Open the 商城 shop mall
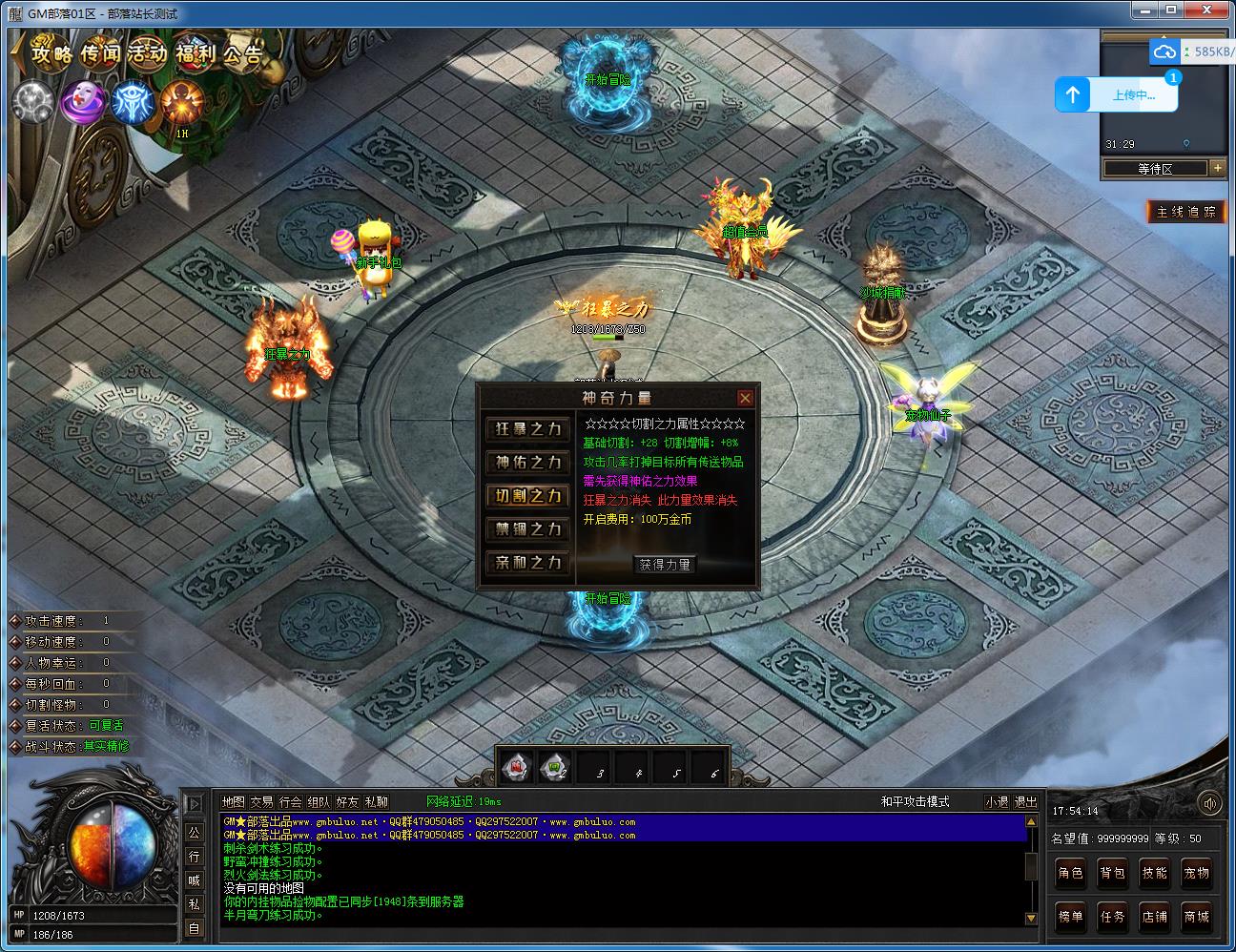The width and height of the screenshot is (1236, 952). [x=1197, y=917]
